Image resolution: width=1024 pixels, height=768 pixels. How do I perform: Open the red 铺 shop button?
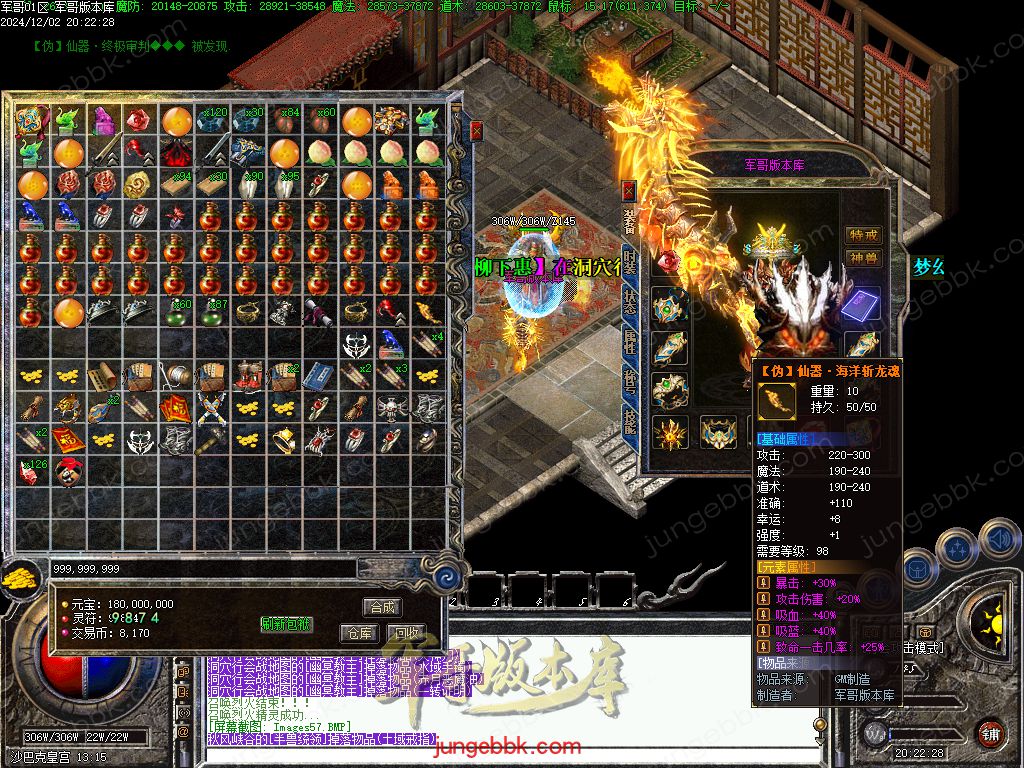(x=990, y=733)
